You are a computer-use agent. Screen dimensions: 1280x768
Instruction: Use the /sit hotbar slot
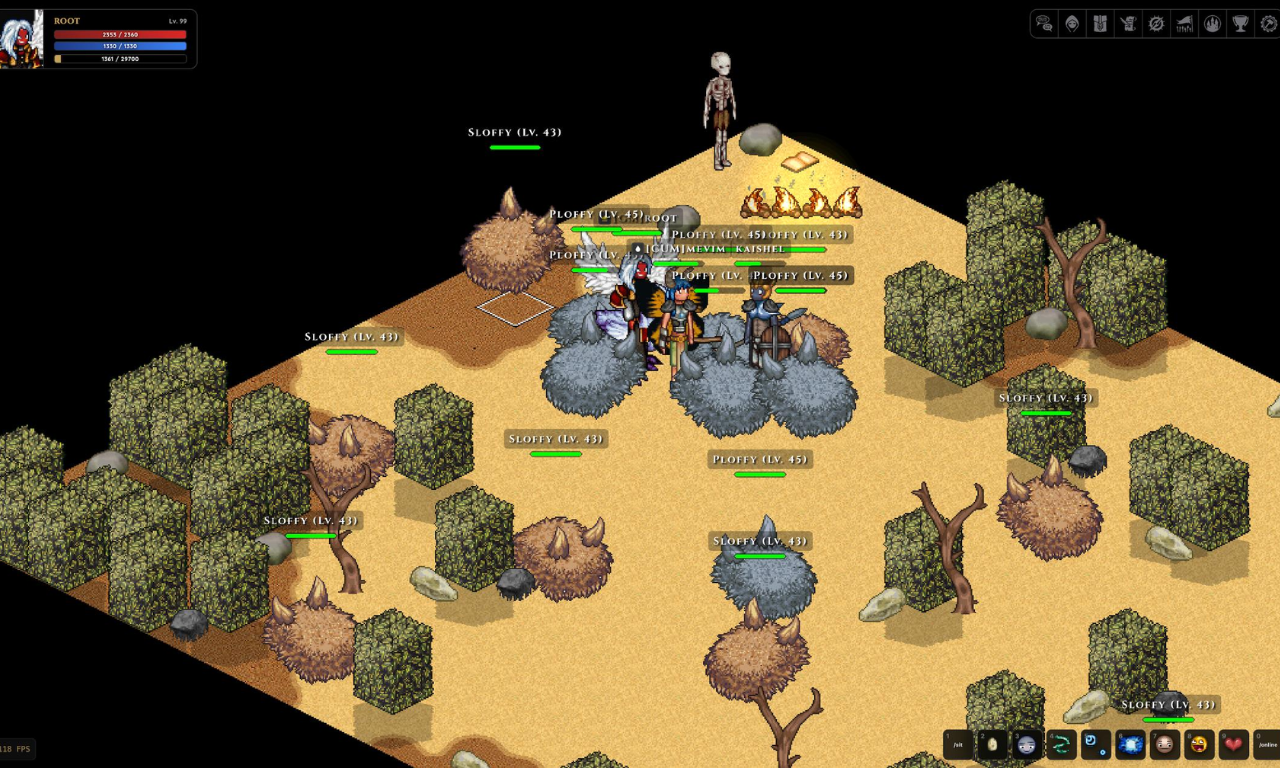pyautogui.click(x=958, y=744)
